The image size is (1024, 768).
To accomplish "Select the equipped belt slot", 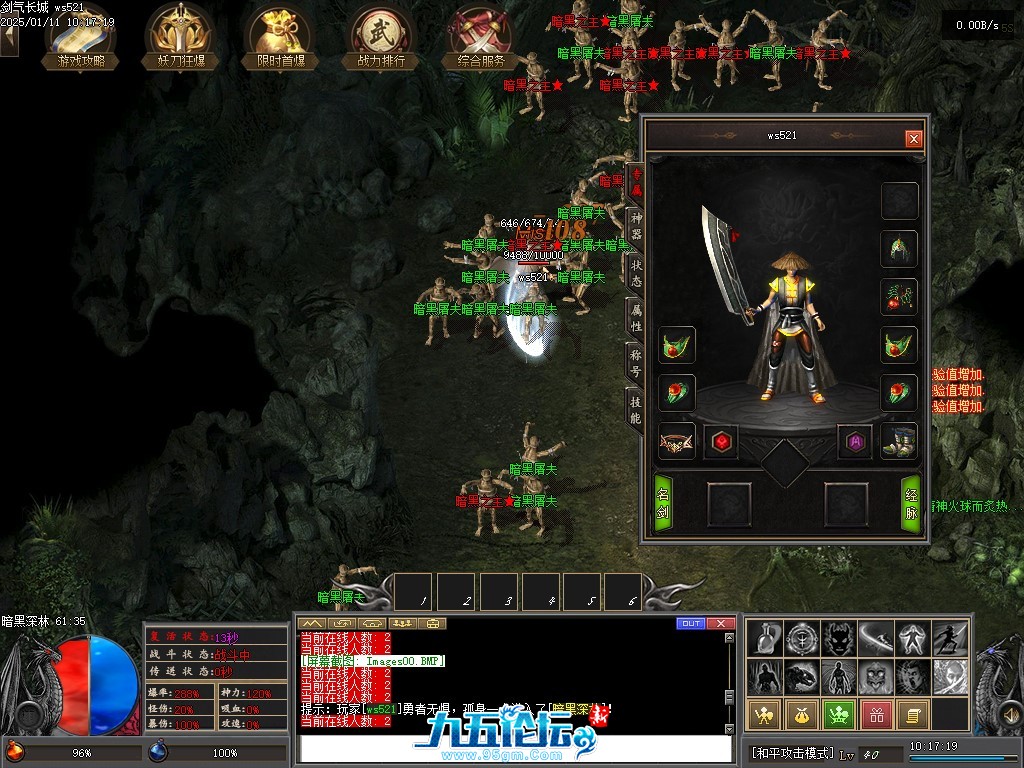I will (x=677, y=442).
